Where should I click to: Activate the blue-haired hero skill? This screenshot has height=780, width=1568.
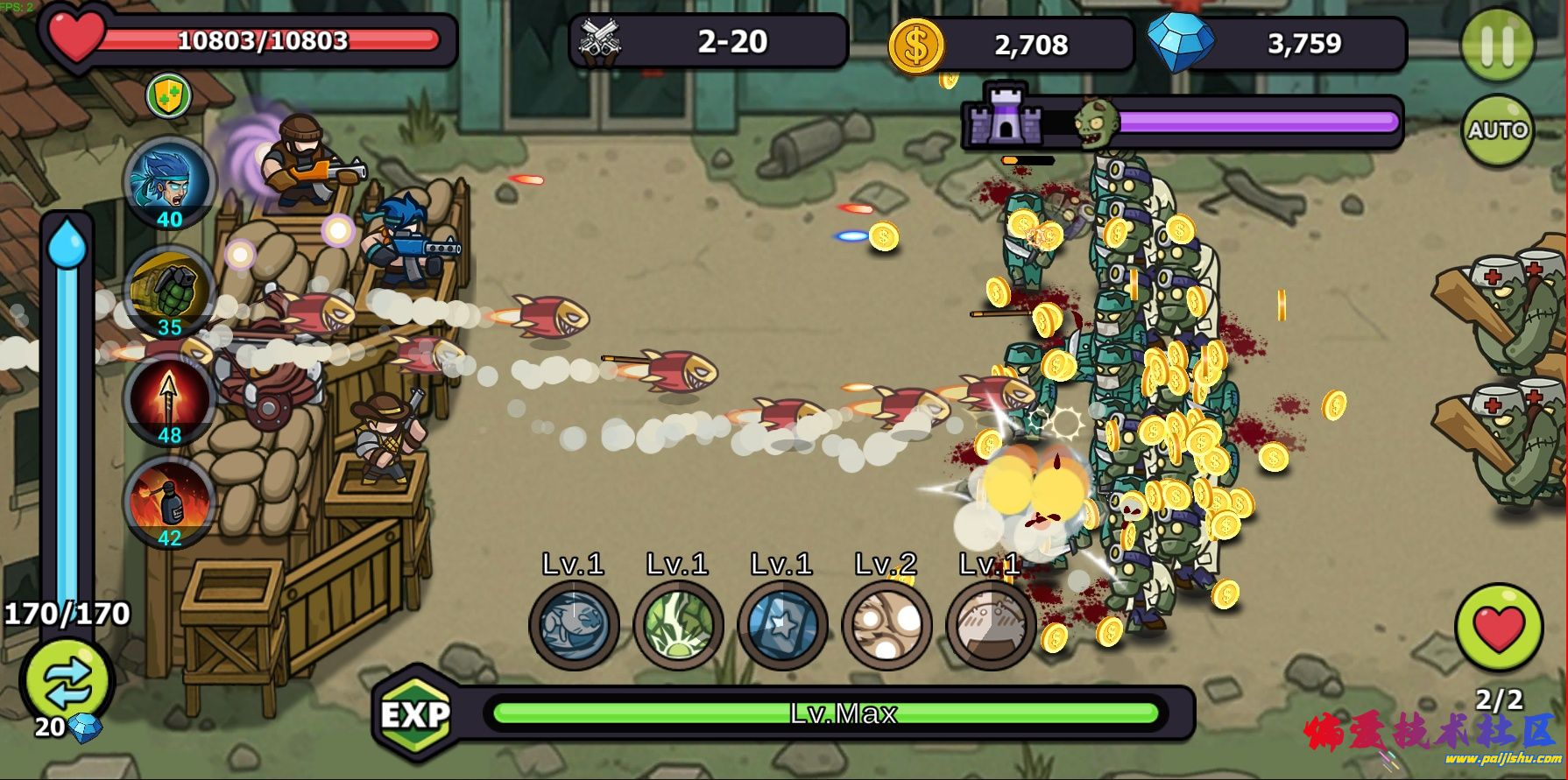pyautogui.click(x=172, y=184)
